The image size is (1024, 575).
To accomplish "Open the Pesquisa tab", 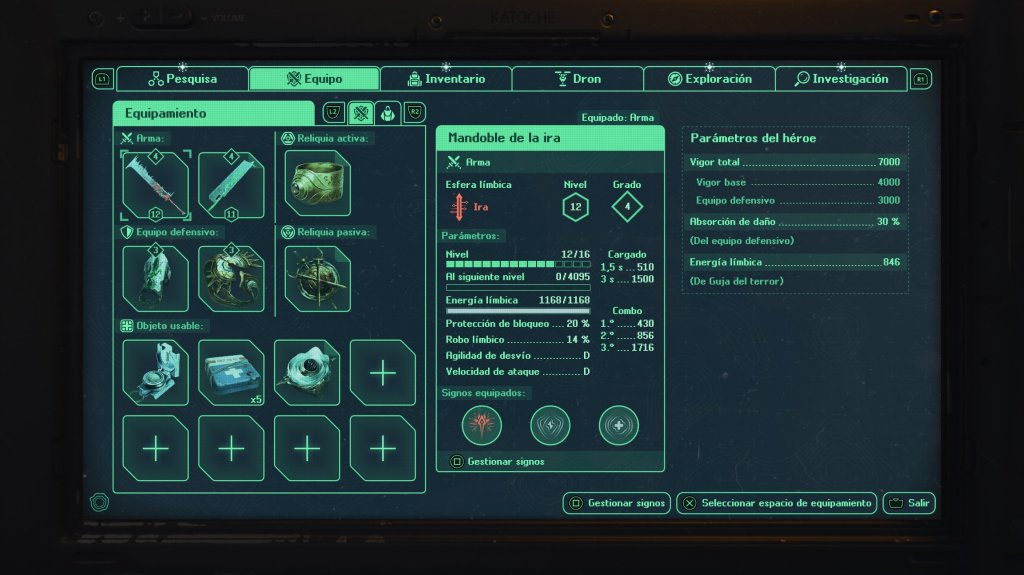I will (x=182, y=79).
